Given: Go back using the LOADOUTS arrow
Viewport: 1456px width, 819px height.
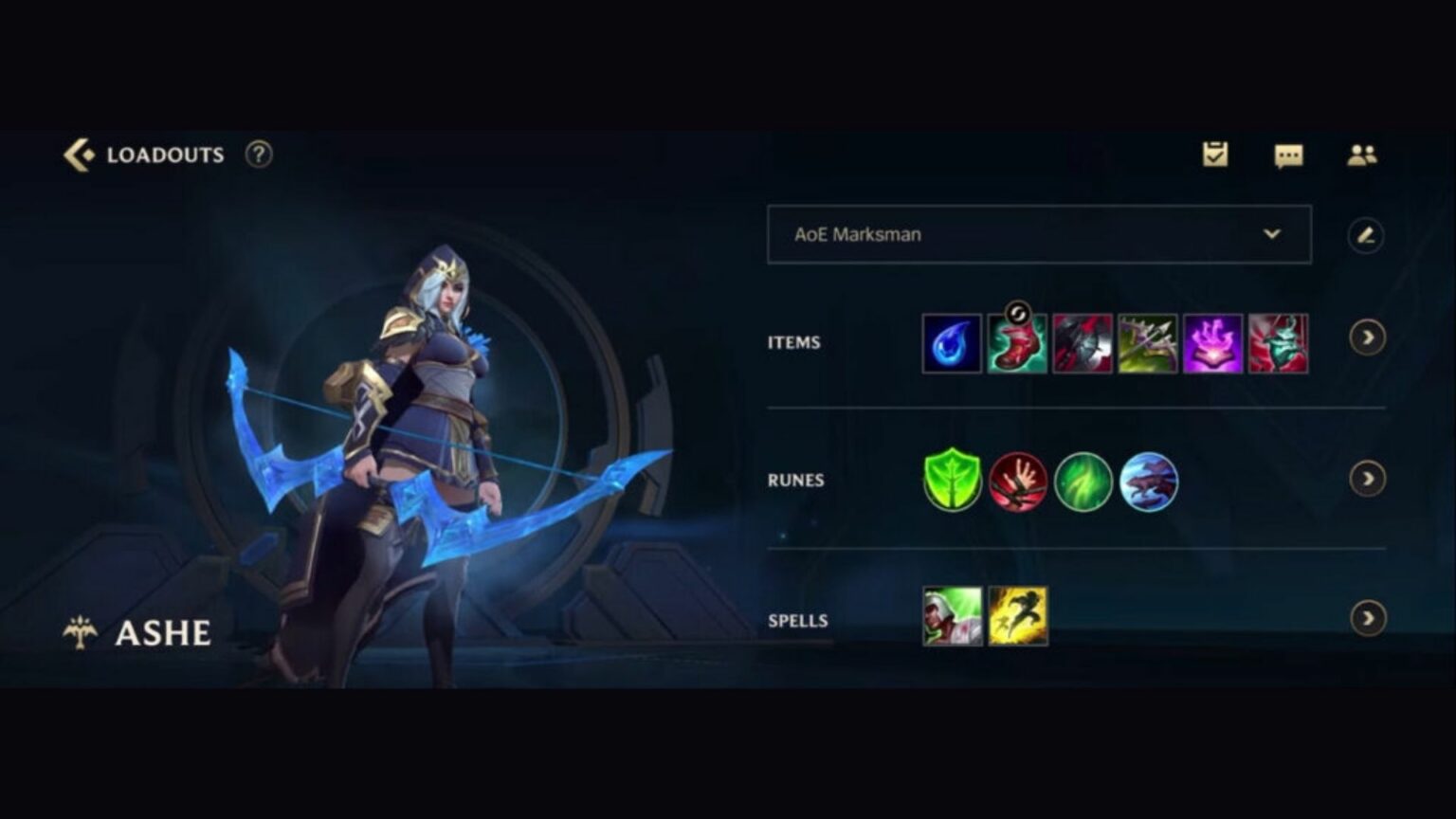Looking at the screenshot, I should 80,152.
